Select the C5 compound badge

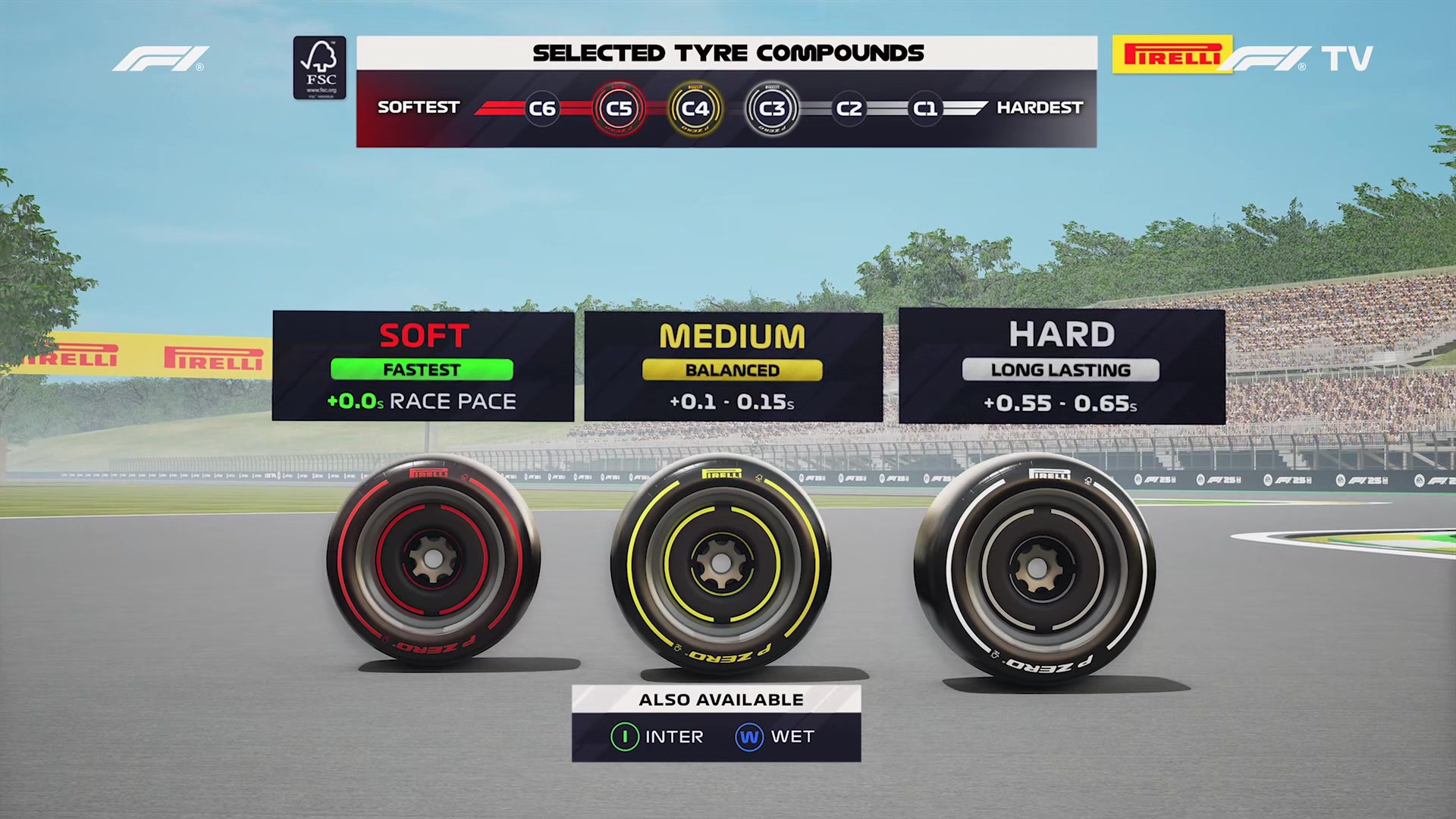(619, 108)
